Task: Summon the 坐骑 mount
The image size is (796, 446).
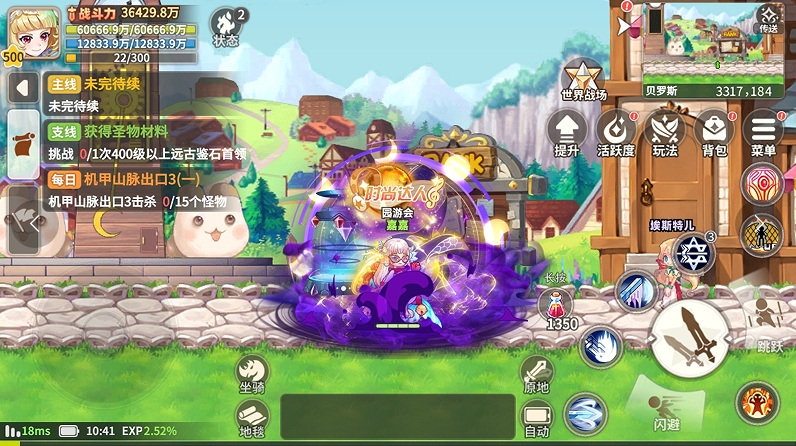Action: click(x=252, y=374)
